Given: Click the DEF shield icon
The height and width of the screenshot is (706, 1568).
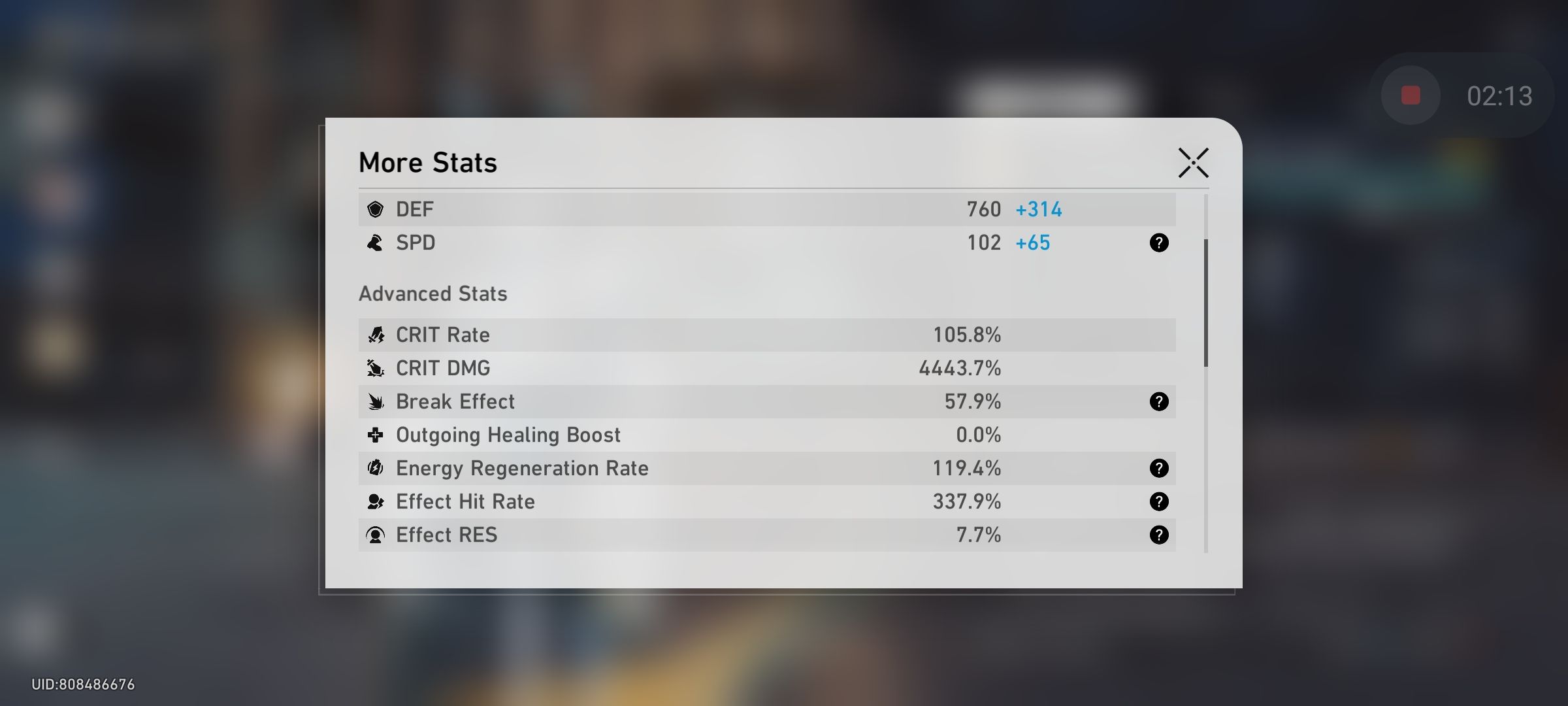Looking at the screenshot, I should point(376,209).
